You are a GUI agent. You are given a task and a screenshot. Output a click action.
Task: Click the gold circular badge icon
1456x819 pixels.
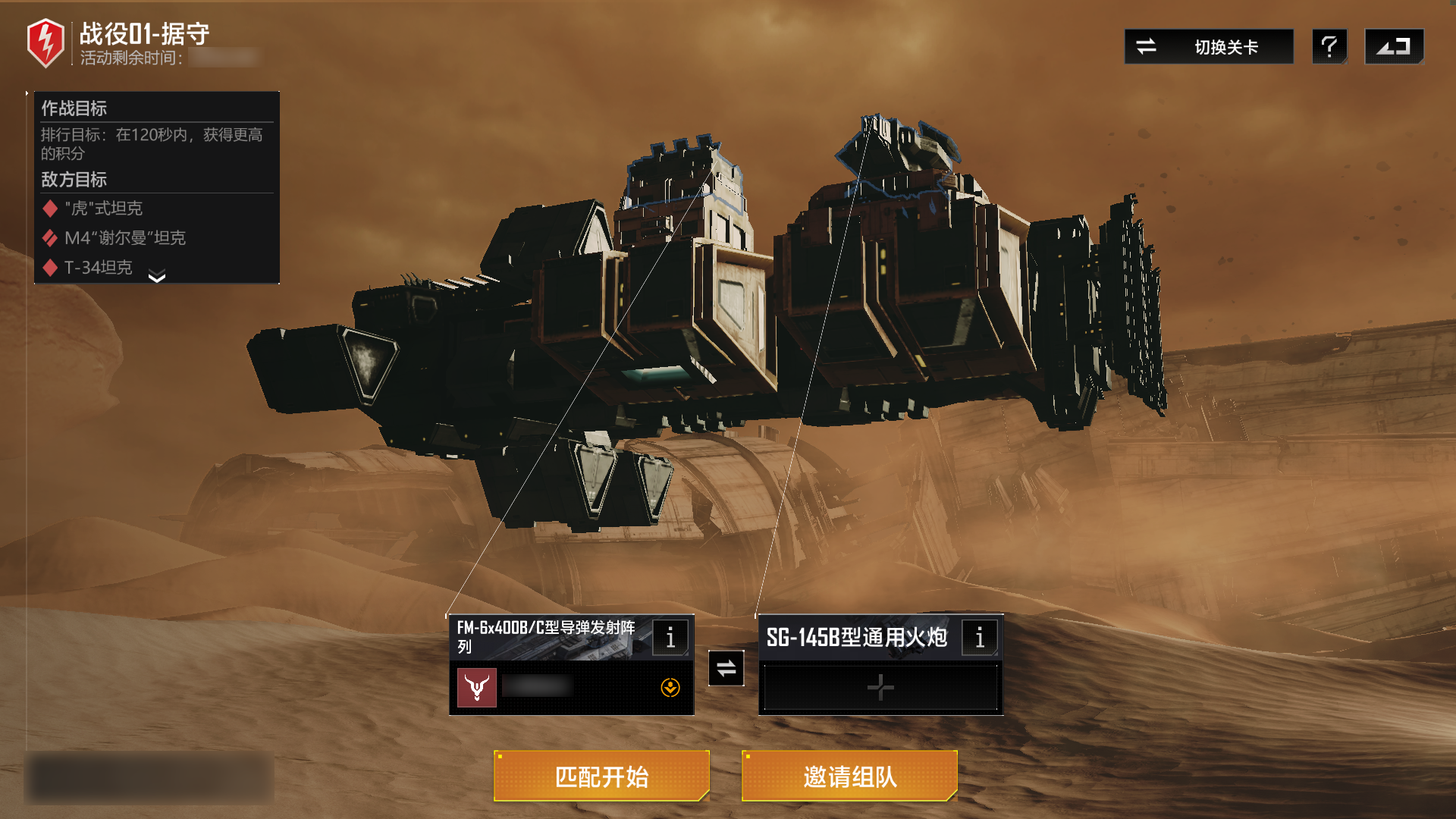(x=670, y=688)
